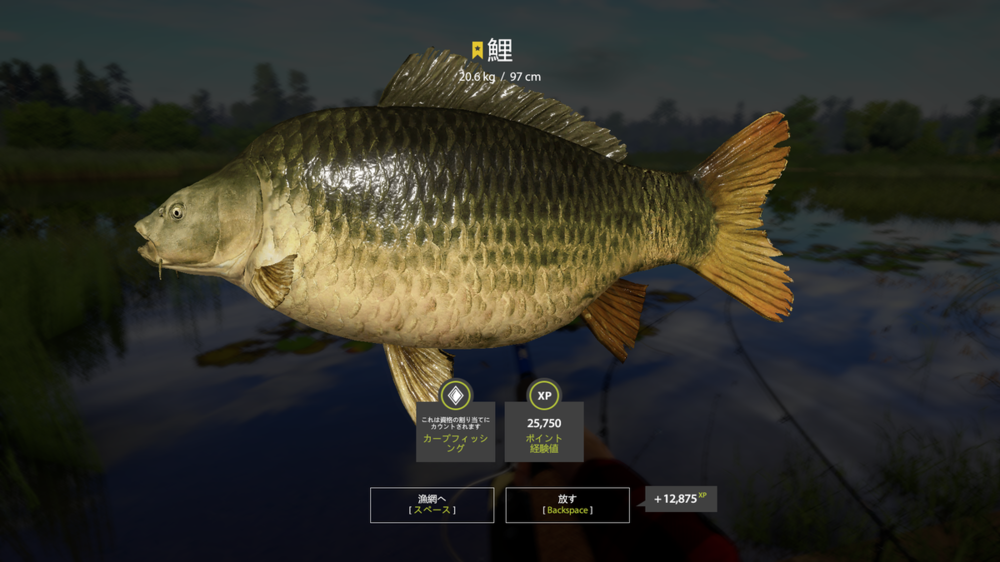Send the carp to the keepnet (漁網へ)
The image size is (1000, 562).
coord(432,504)
